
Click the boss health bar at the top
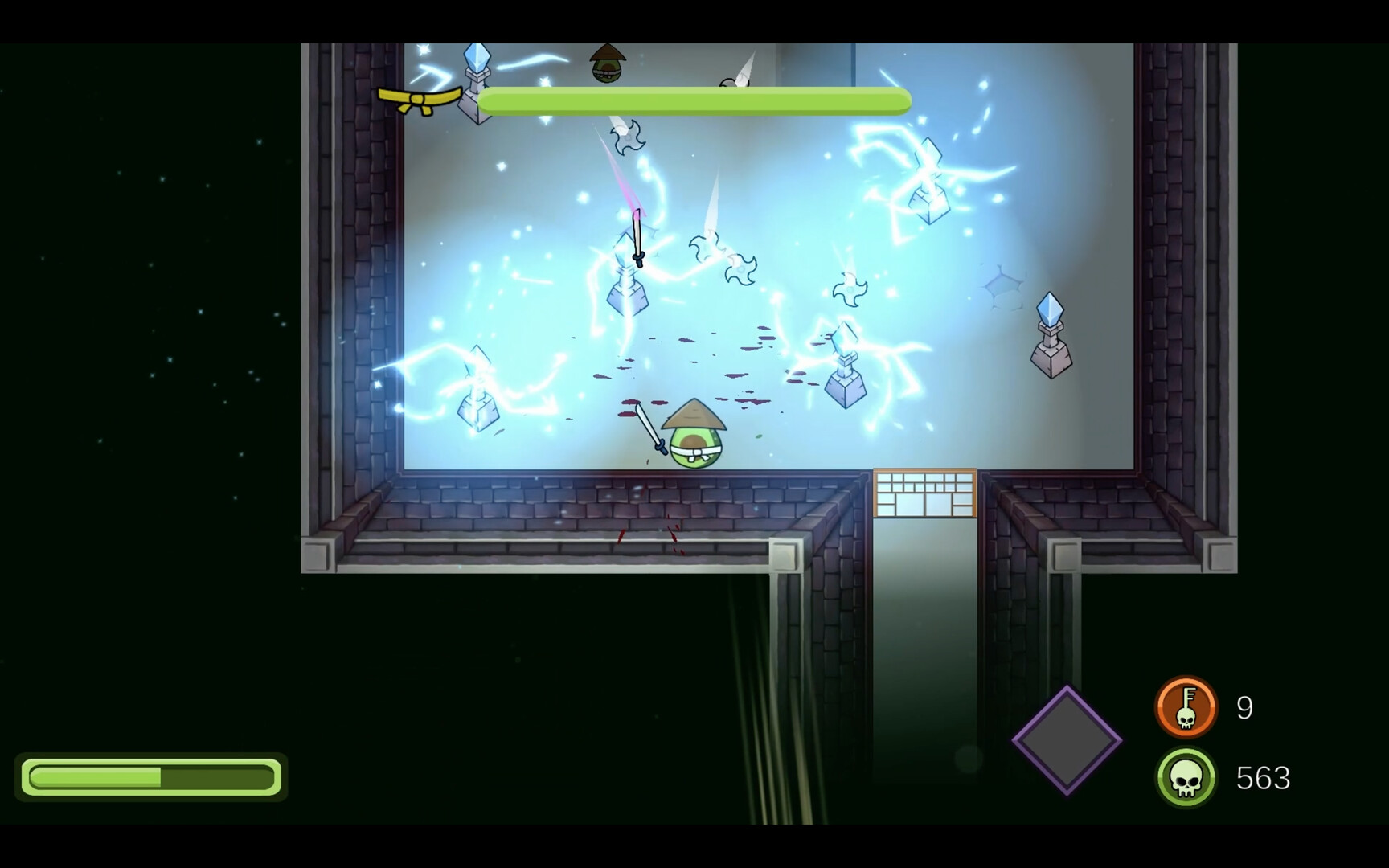[695, 100]
